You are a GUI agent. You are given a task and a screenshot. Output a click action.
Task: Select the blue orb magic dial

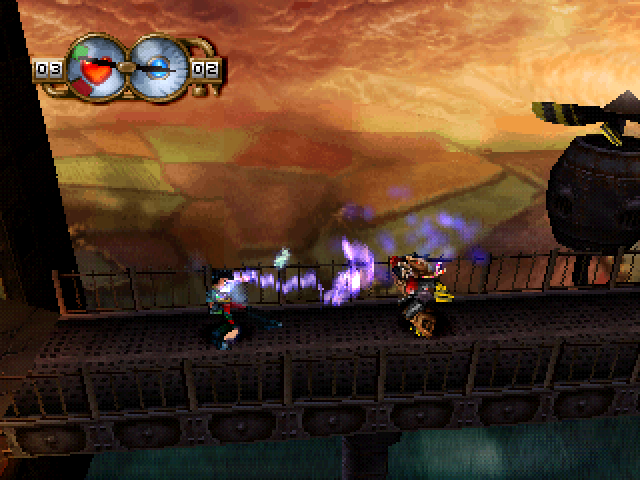click(157, 67)
